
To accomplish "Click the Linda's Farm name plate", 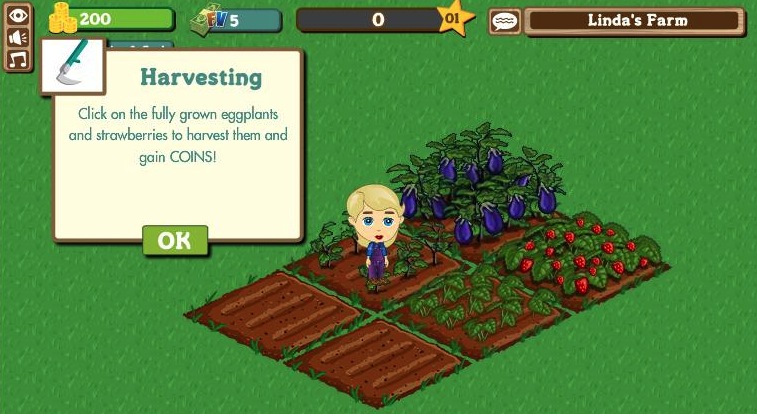I will [x=635, y=20].
